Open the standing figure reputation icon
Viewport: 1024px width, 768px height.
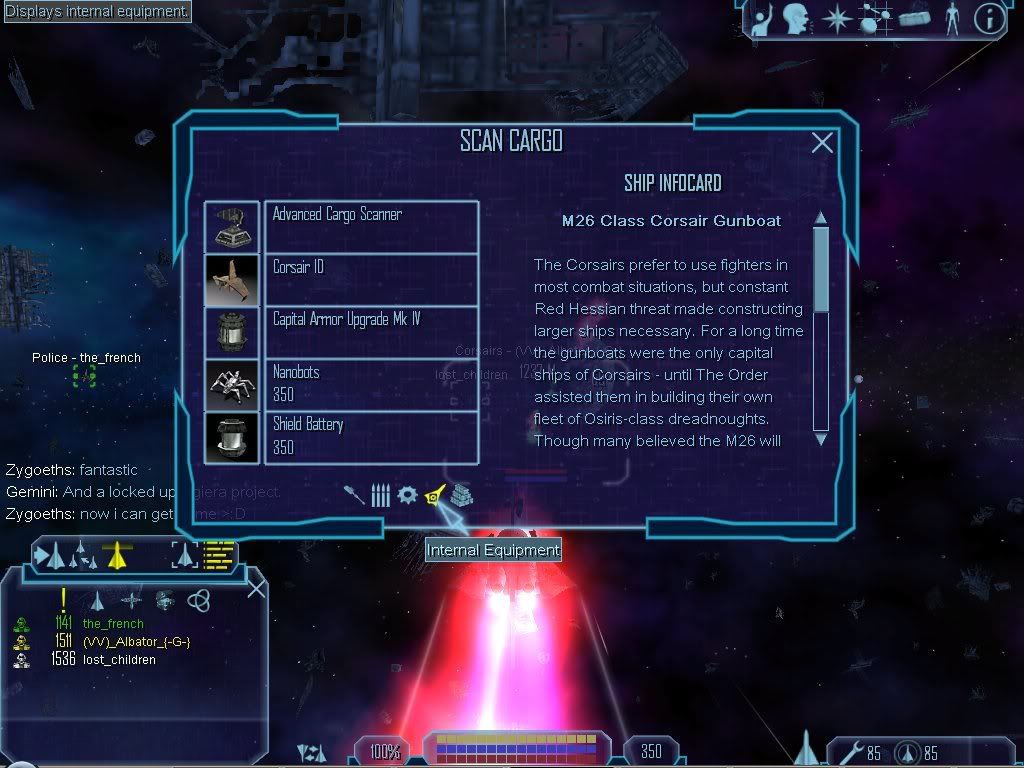[x=950, y=19]
